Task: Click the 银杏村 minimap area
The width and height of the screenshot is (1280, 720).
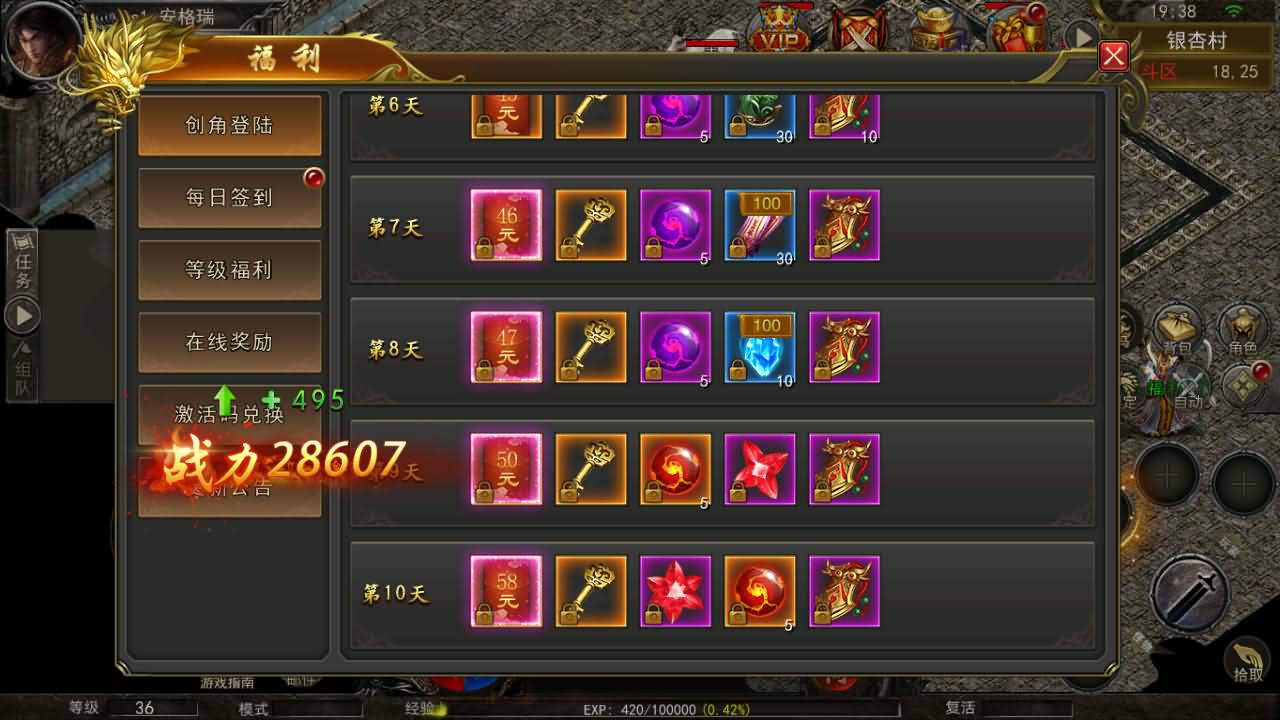Action: click(x=1196, y=40)
